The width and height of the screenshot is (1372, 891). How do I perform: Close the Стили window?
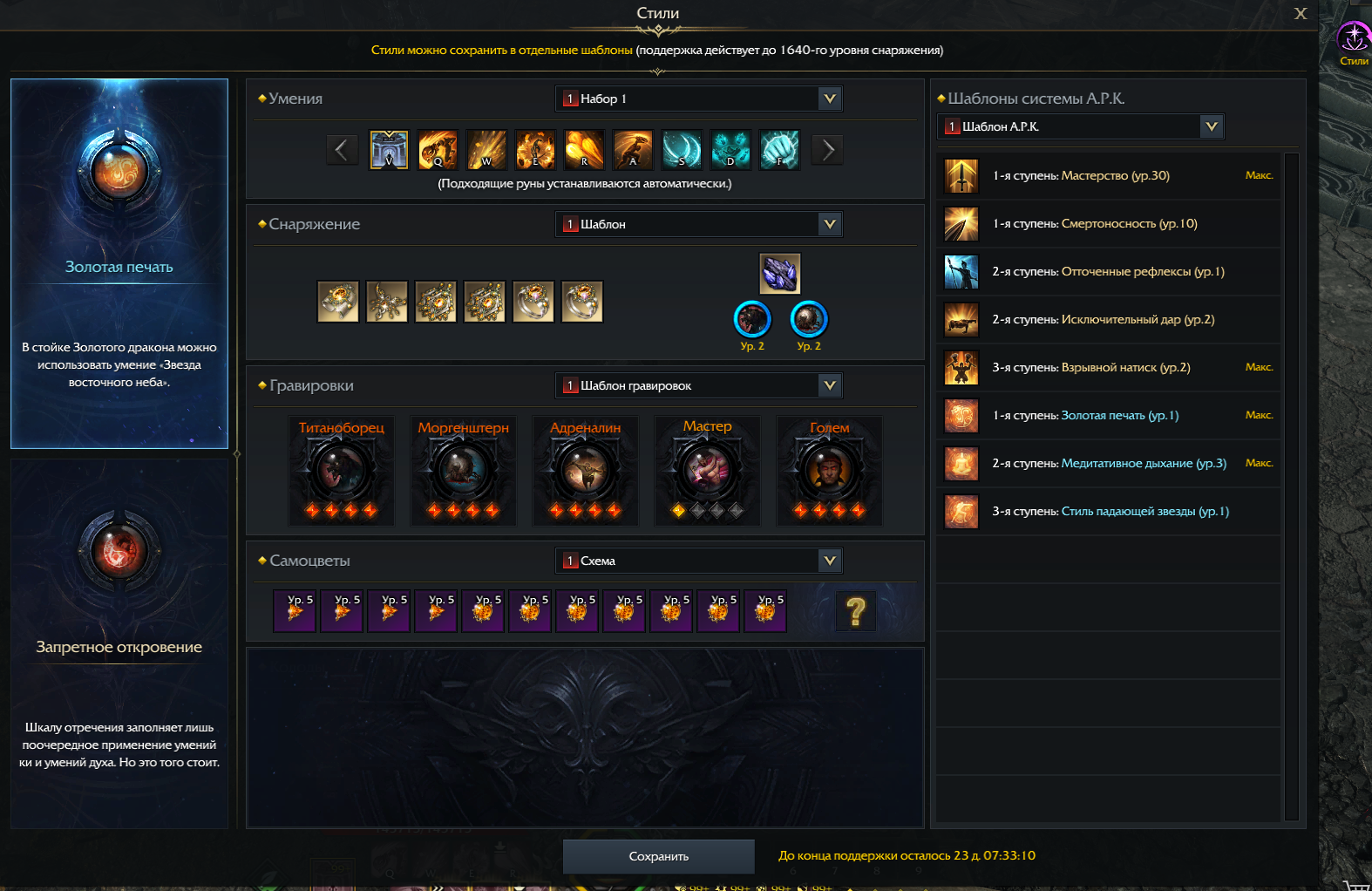click(1300, 14)
